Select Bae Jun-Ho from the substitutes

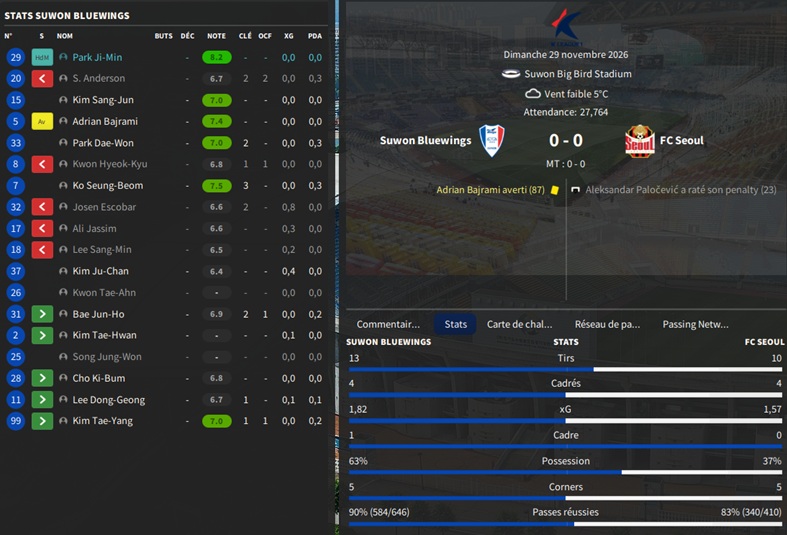tap(100, 314)
